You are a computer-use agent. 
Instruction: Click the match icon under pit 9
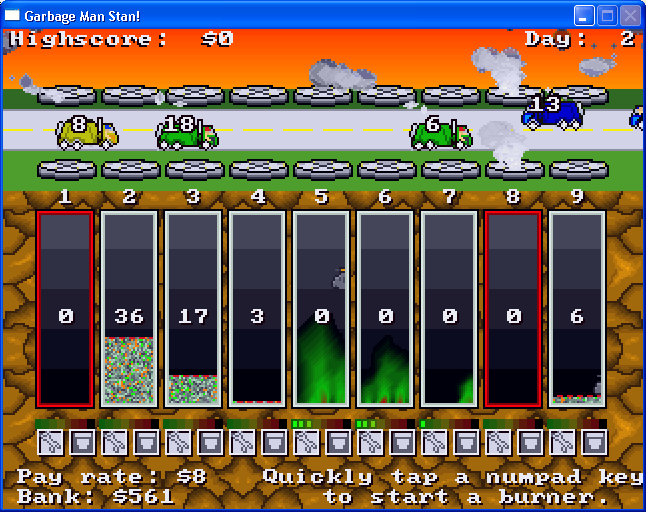(x=562, y=442)
